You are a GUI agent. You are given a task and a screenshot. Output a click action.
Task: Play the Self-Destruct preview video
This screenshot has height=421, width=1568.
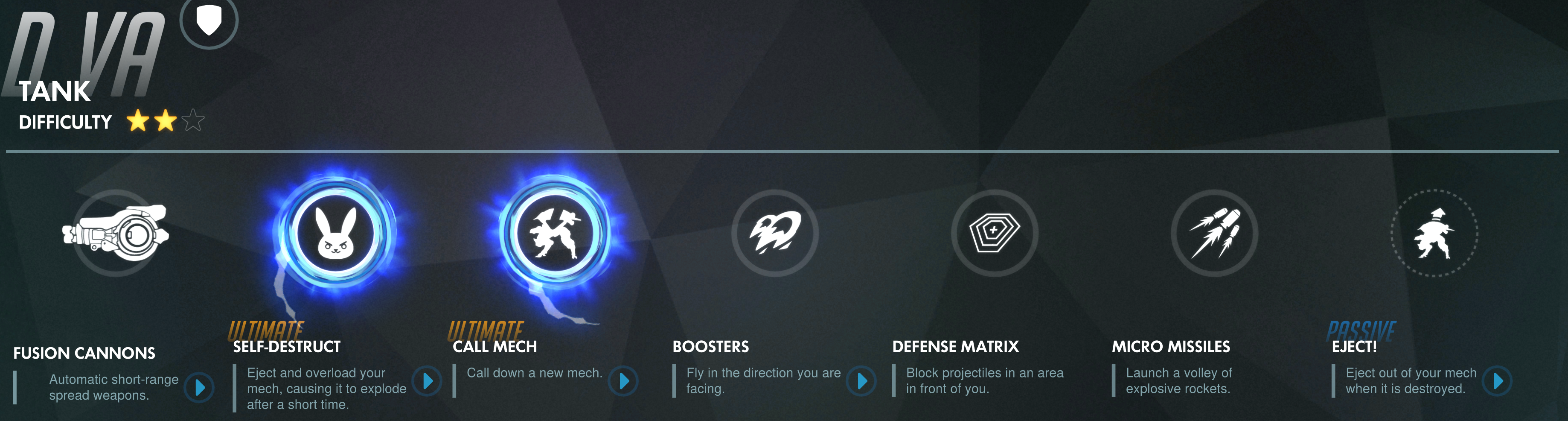tap(428, 381)
